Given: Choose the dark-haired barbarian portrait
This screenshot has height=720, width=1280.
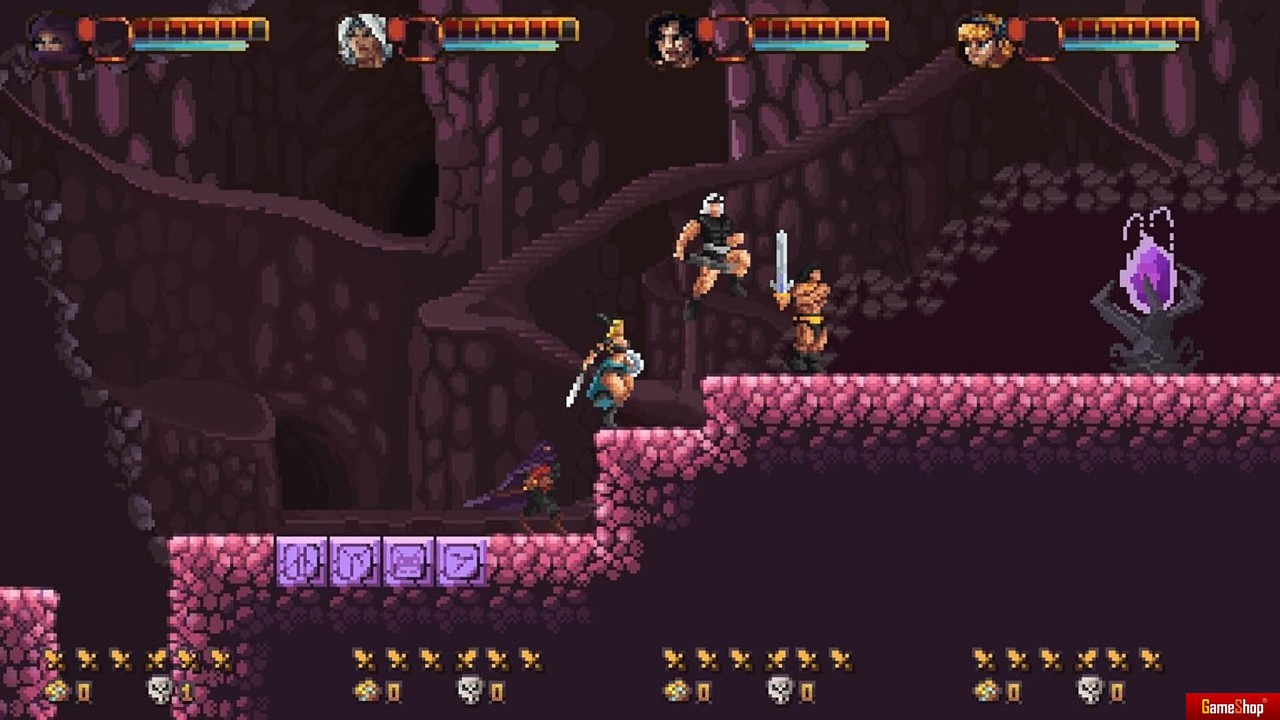Looking at the screenshot, I should pyautogui.click(x=671, y=42).
